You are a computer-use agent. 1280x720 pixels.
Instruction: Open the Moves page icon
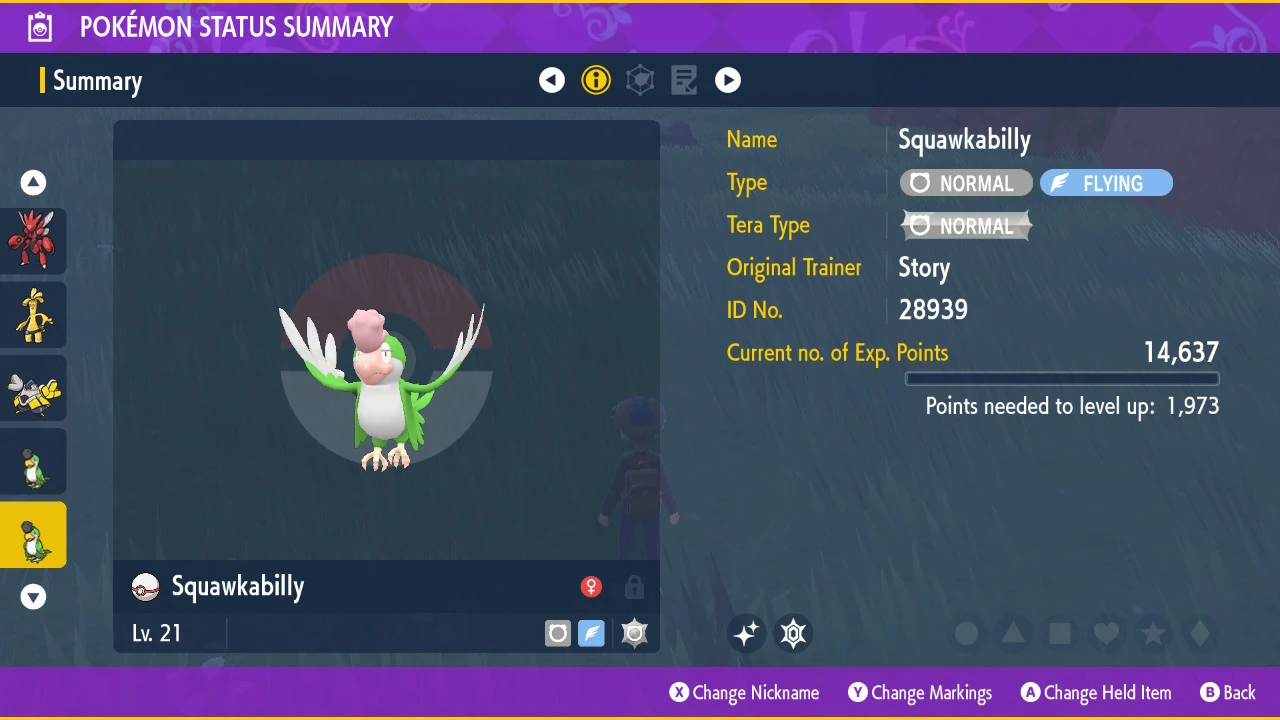pyautogui.click(x=684, y=80)
